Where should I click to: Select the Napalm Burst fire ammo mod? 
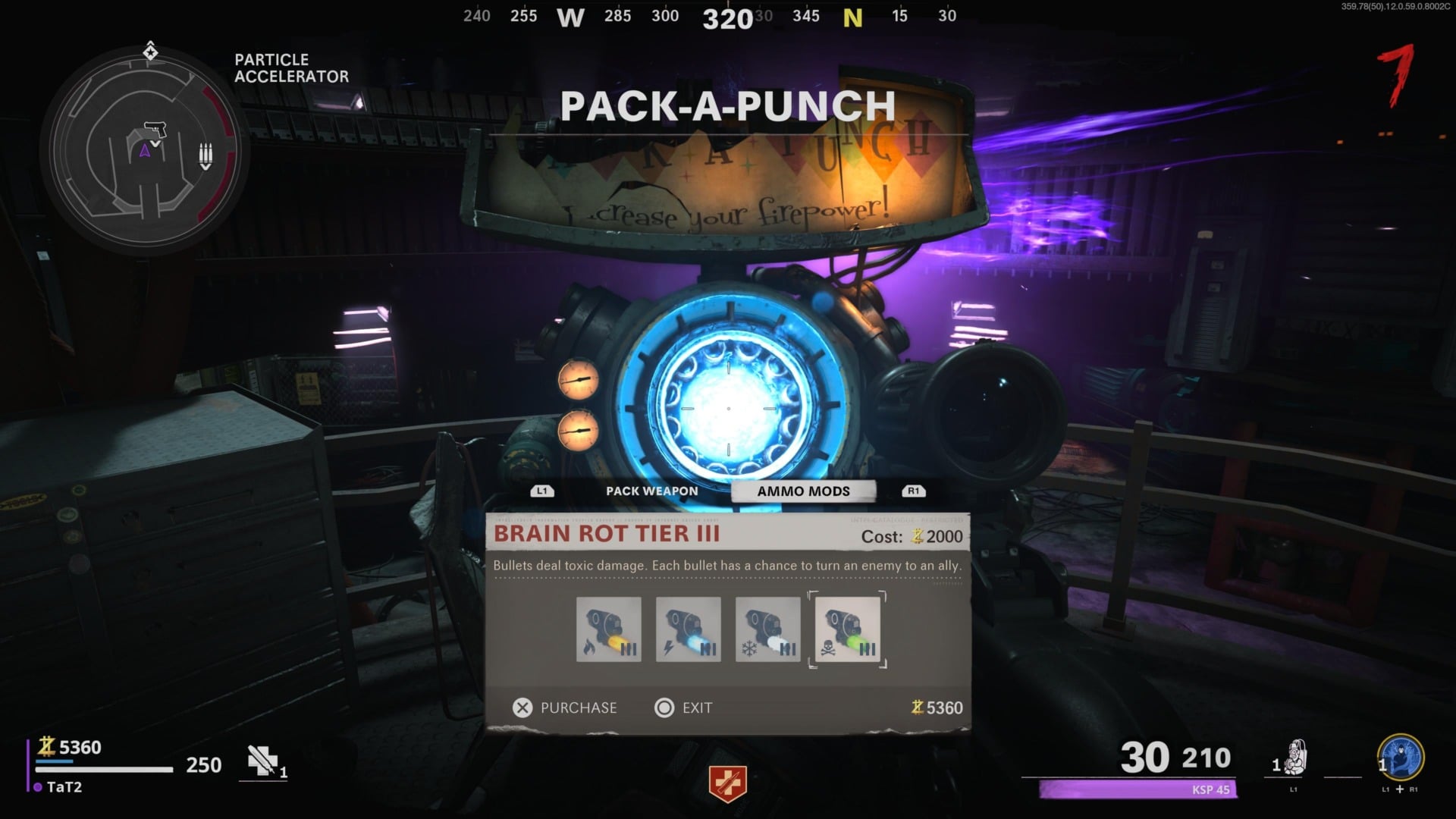[x=608, y=629]
